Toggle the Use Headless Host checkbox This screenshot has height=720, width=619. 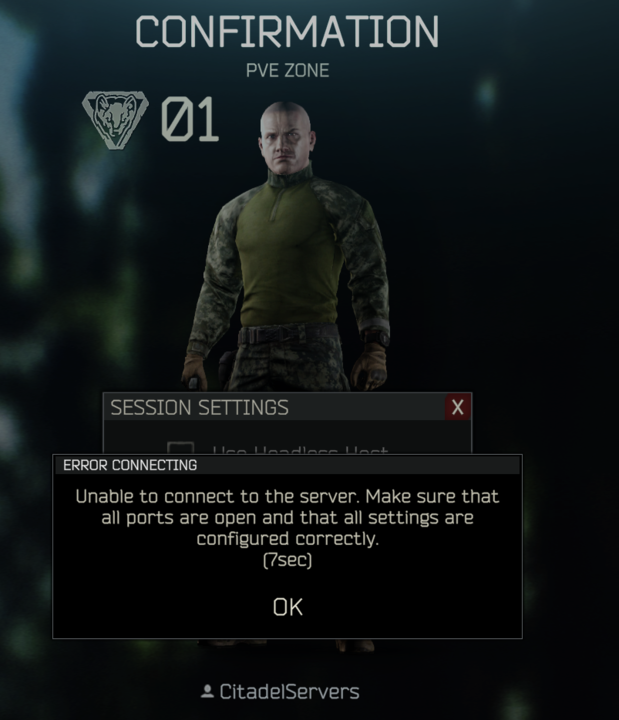coord(180,449)
